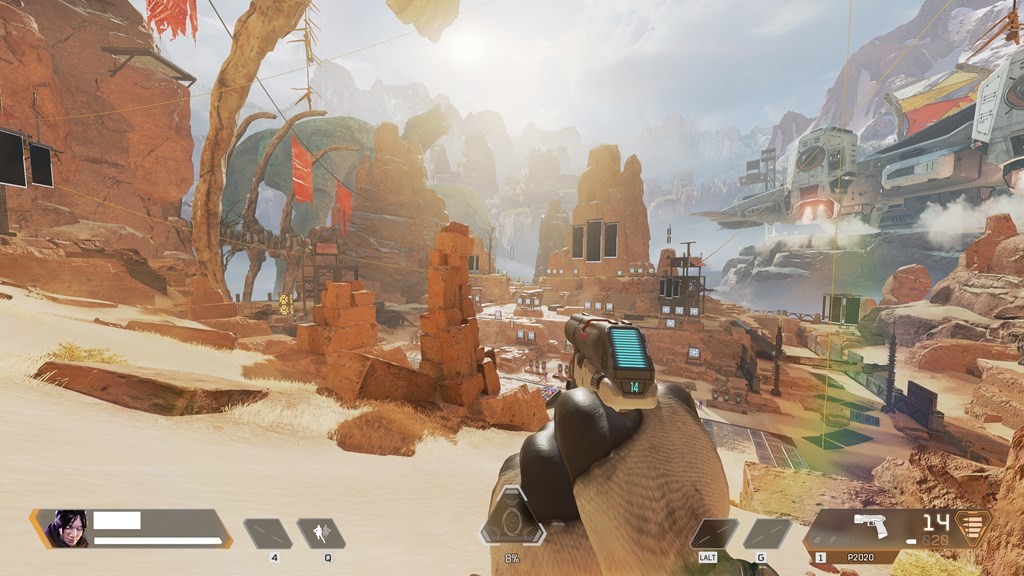Activate the tactical ability icon labeled Q
Image resolution: width=1024 pixels, height=576 pixels.
[321, 533]
